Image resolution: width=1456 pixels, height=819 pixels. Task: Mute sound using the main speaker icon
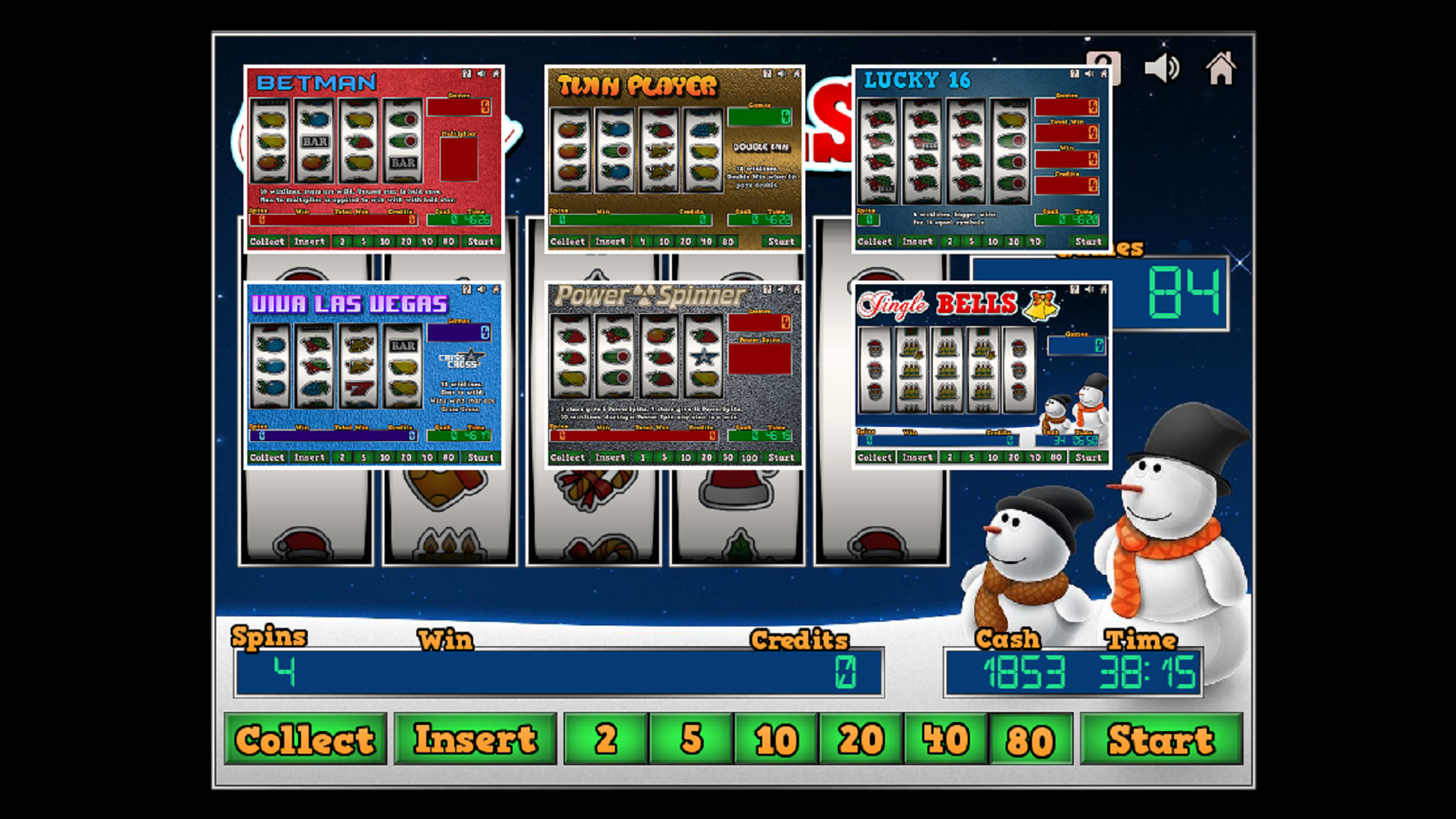(x=1161, y=67)
